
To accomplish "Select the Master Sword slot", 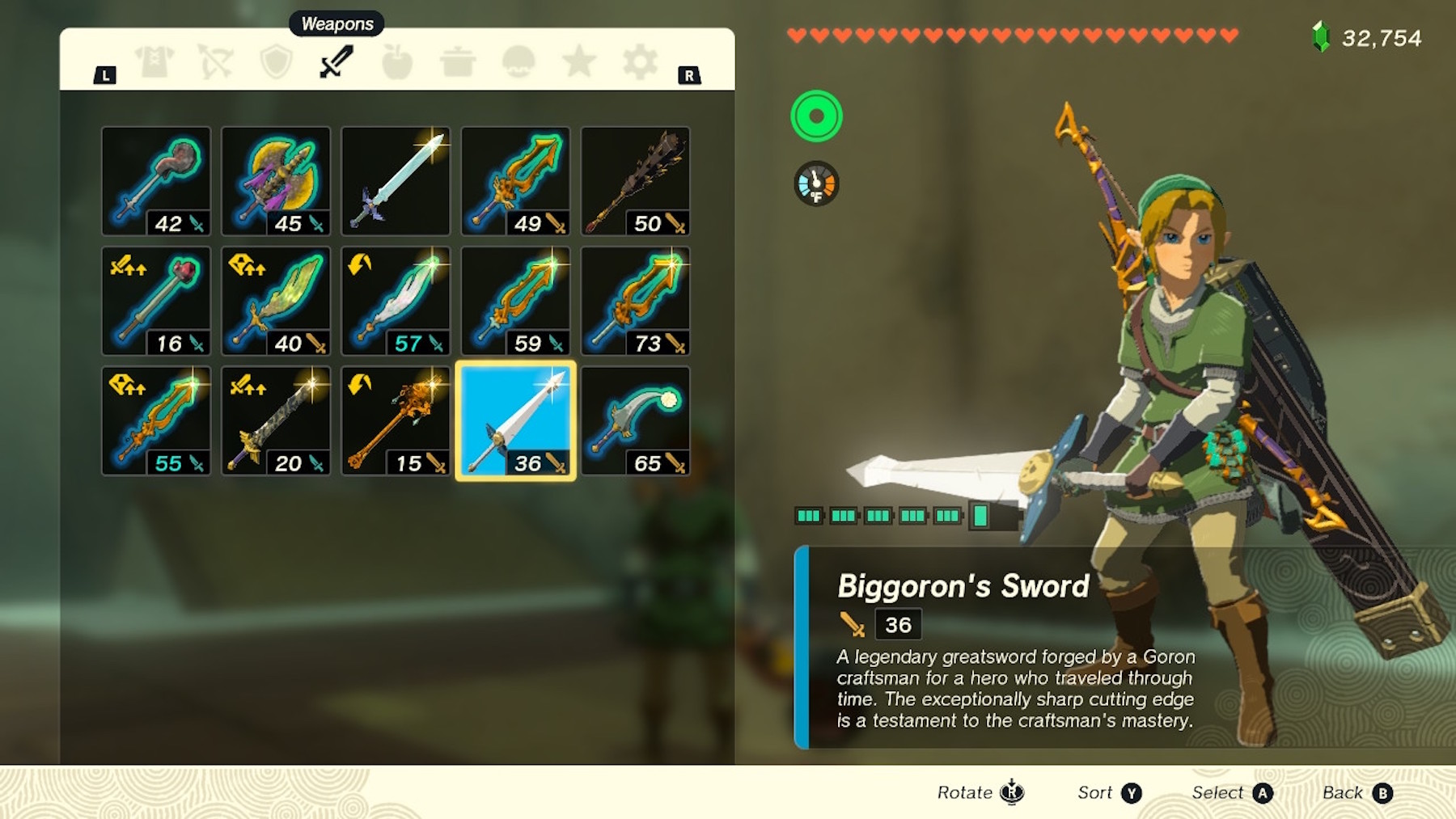I will [396, 181].
